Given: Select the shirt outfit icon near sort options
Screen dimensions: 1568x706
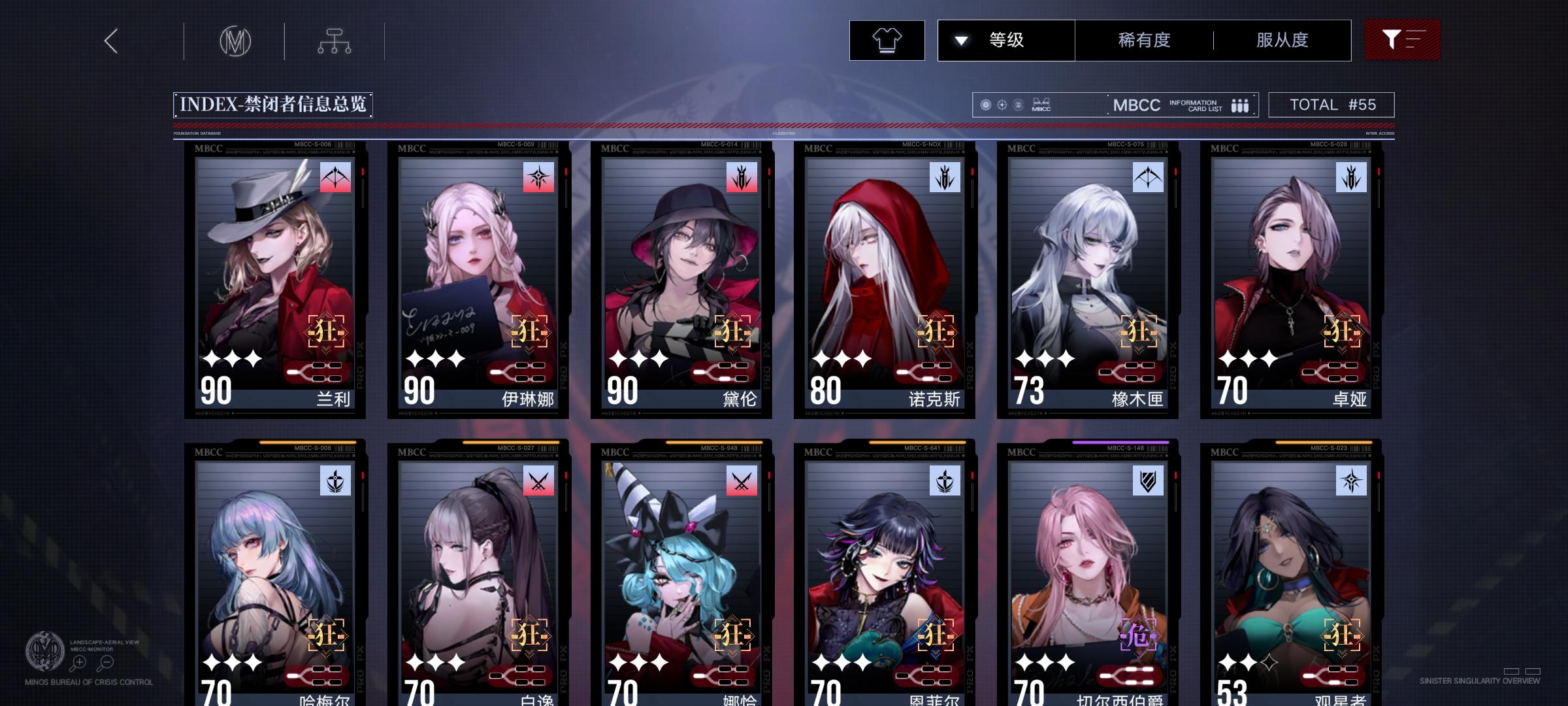Looking at the screenshot, I should tap(886, 40).
